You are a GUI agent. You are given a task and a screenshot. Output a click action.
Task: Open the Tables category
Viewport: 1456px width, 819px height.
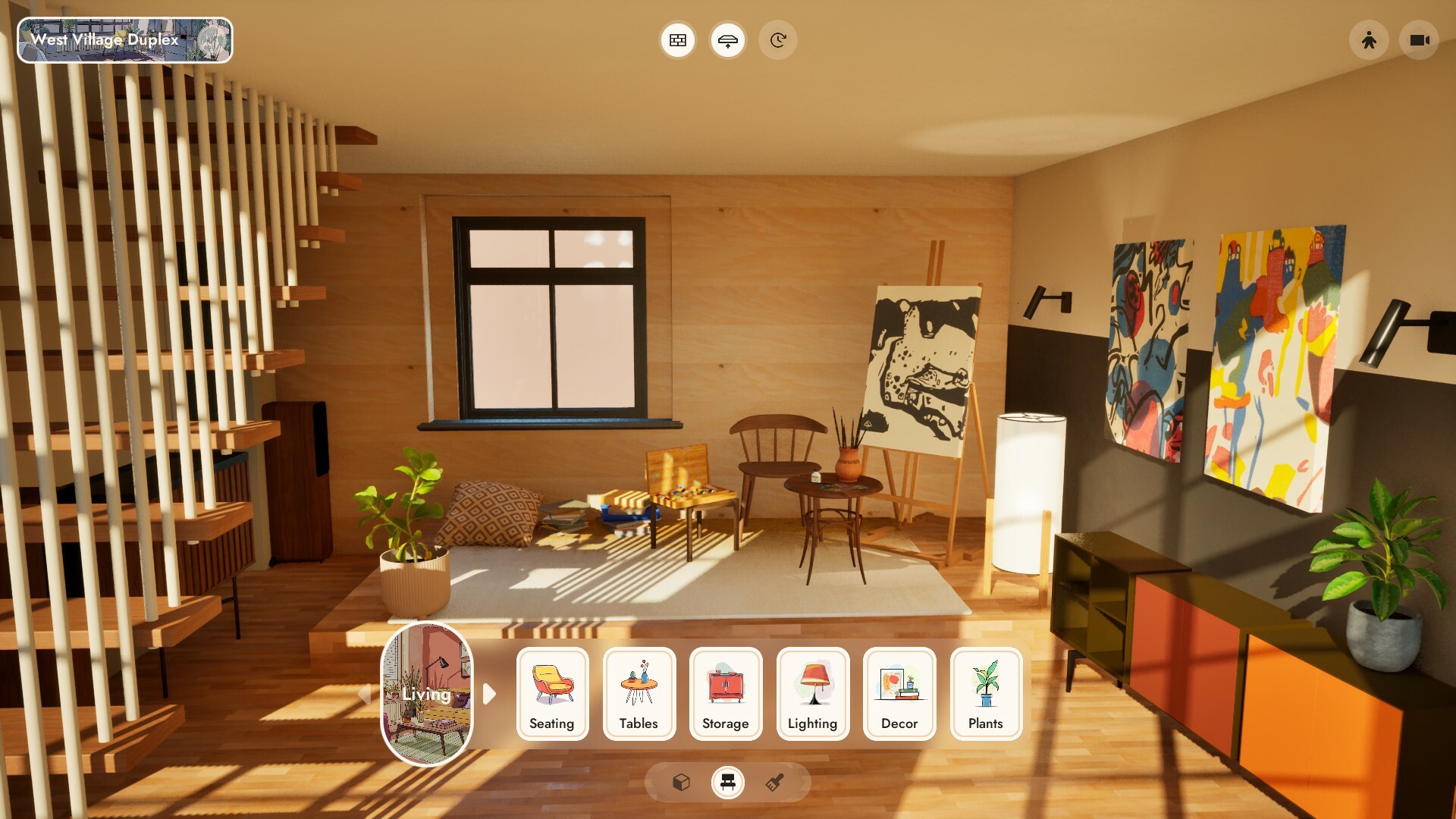(x=639, y=694)
